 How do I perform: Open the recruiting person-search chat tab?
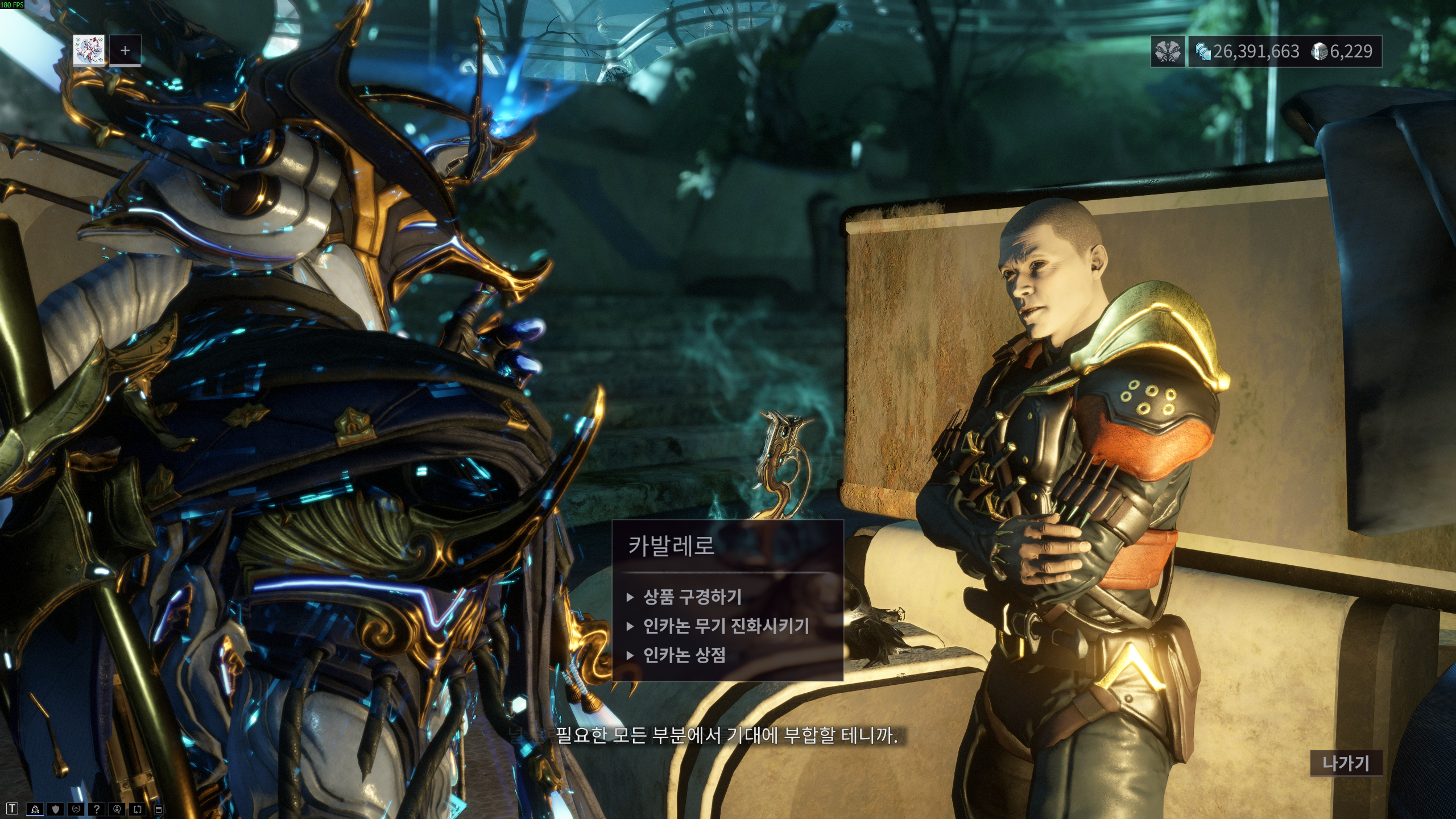(117, 809)
